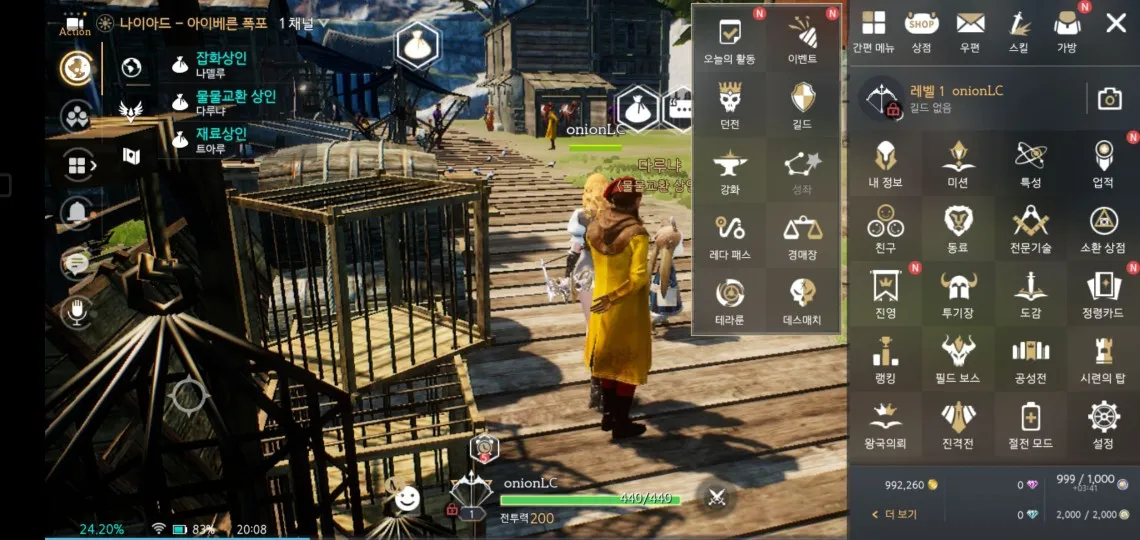Image resolution: width=1140 pixels, height=540 pixels.
Task: Open the 스킬 skills menu
Action: [x=1018, y=29]
